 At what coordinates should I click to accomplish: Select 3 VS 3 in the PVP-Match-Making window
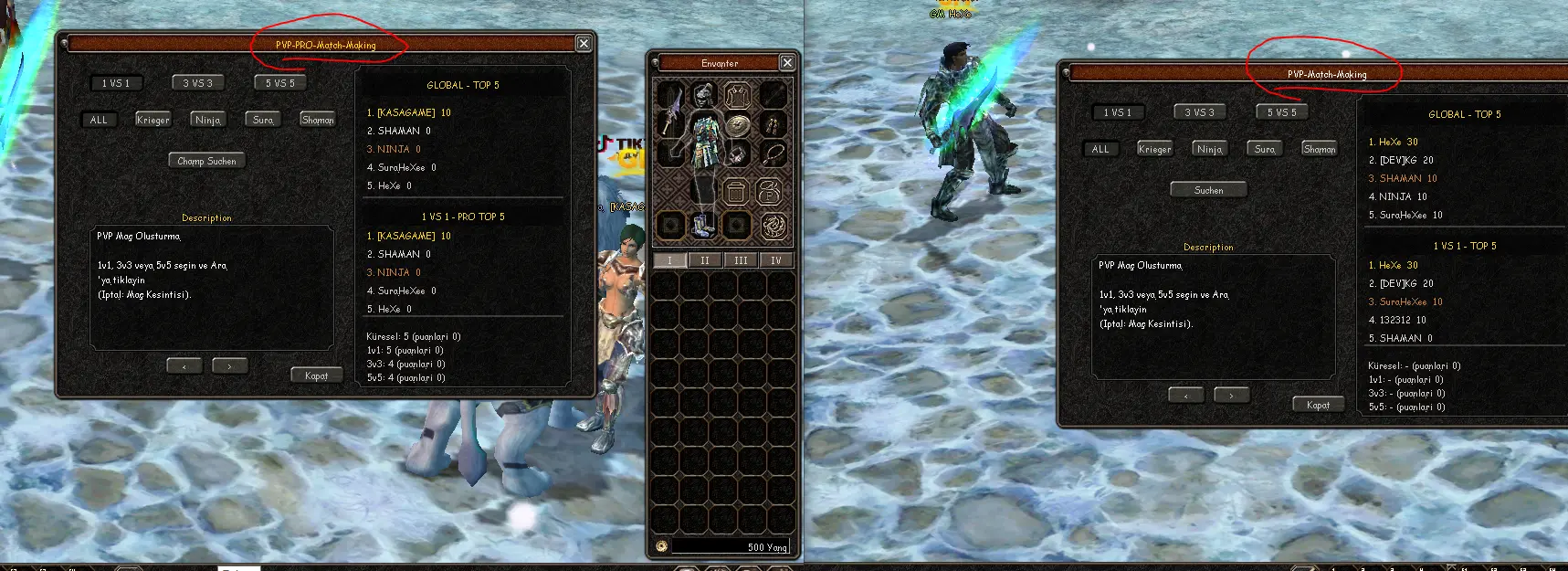click(x=1199, y=112)
